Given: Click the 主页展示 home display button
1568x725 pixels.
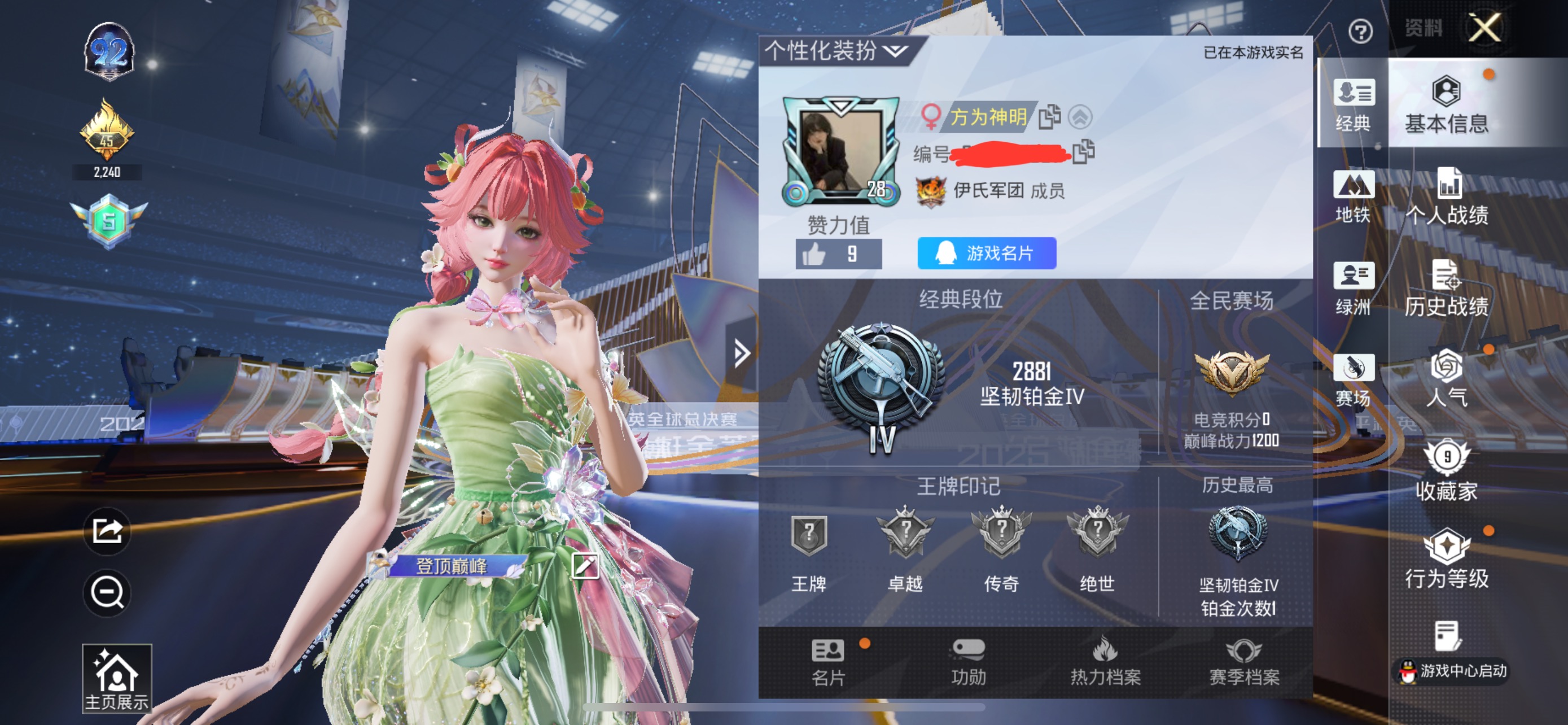Looking at the screenshot, I should [117, 678].
